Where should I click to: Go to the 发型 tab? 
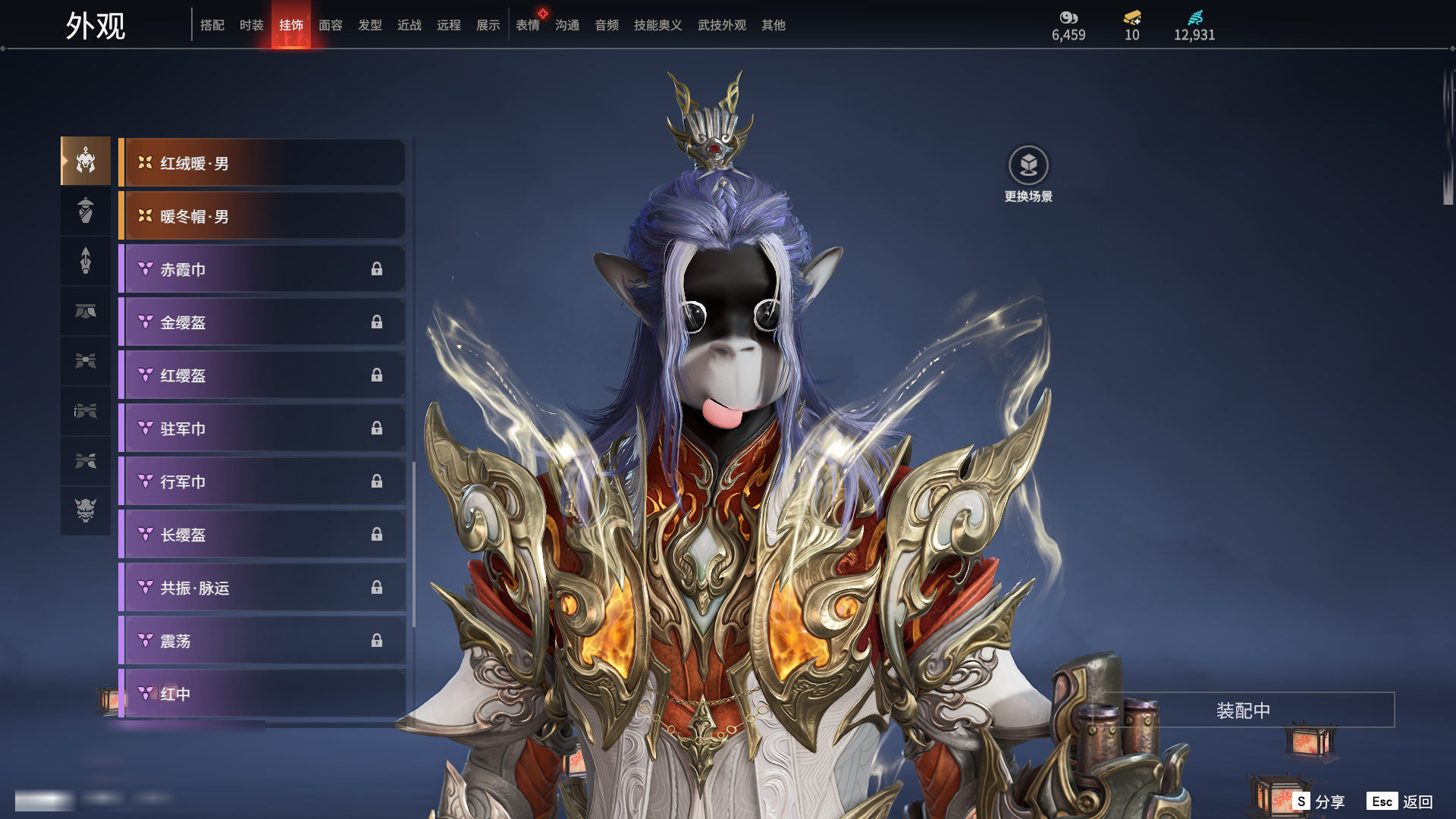pyautogui.click(x=369, y=25)
